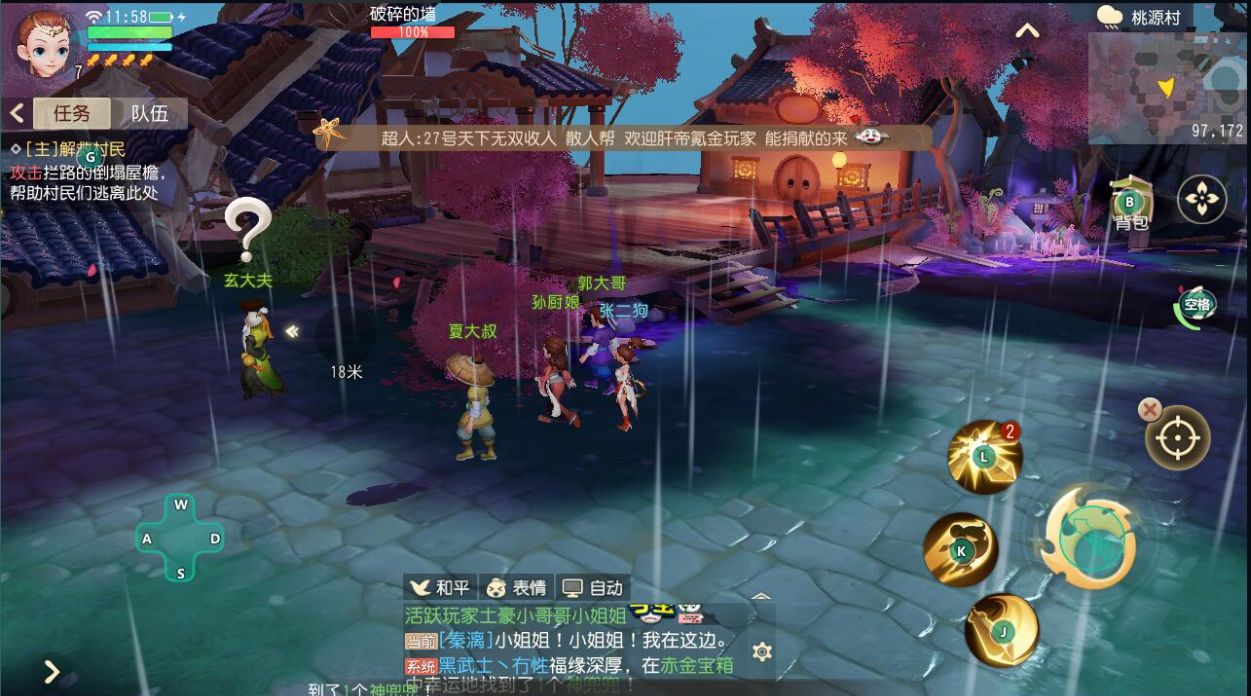1251x696 pixels.
Task: Use the golden burst skill with badge 2
Action: (984, 457)
